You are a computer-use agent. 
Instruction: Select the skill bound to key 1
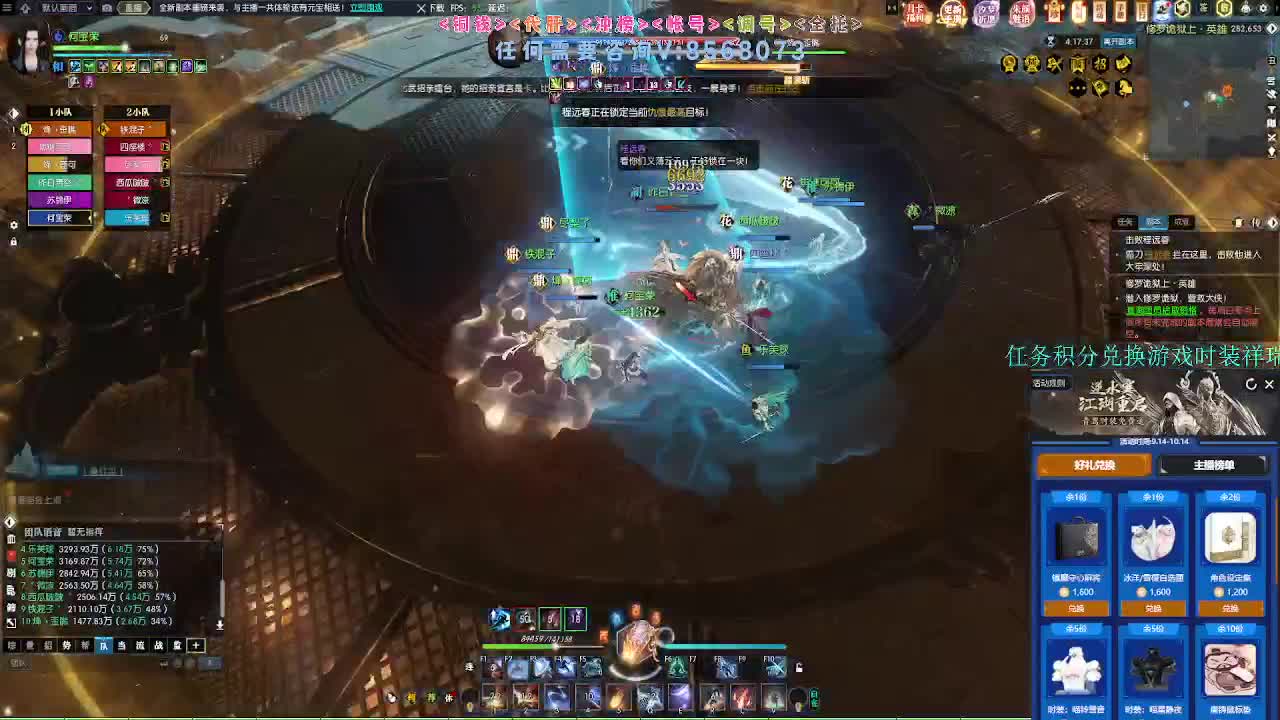(495, 698)
